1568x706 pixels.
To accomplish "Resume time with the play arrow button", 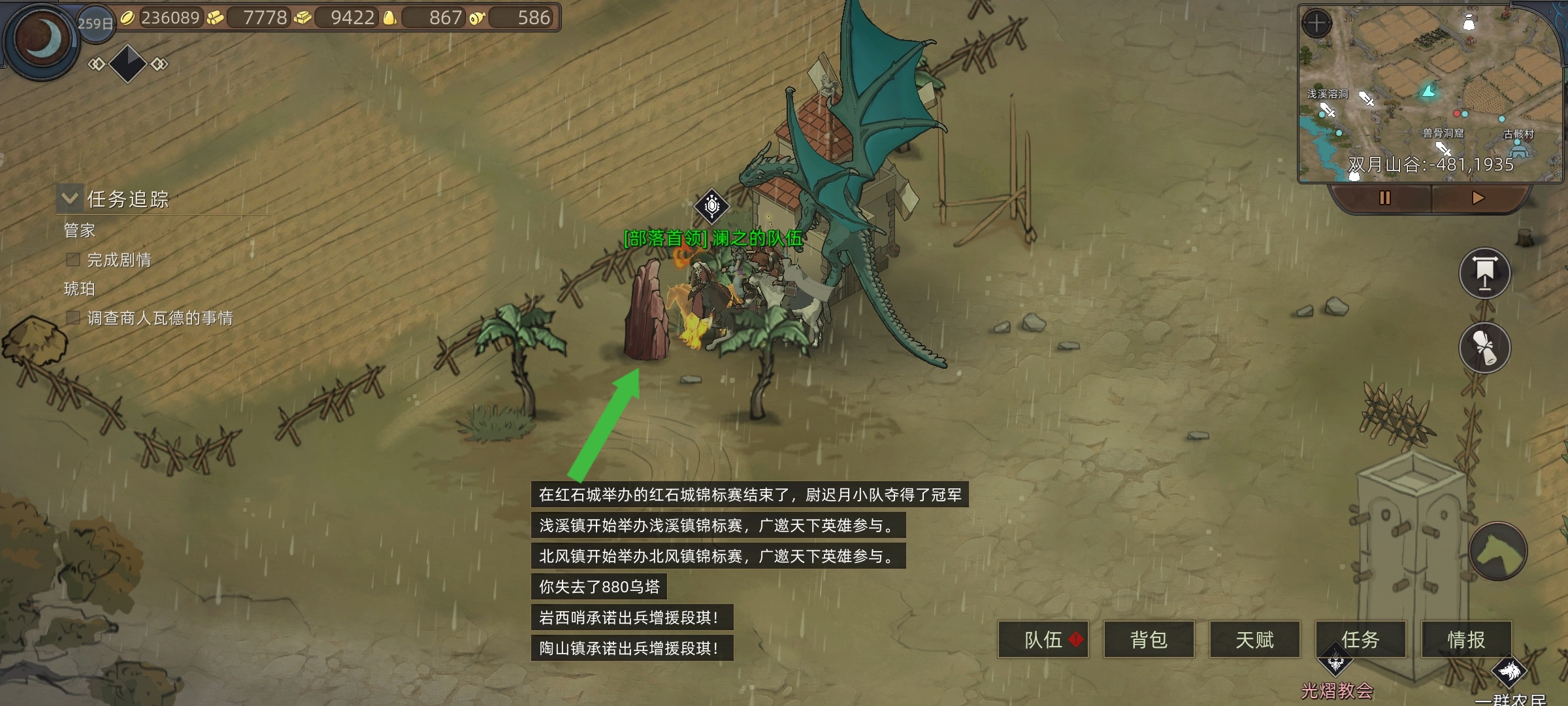I will click(x=1478, y=198).
